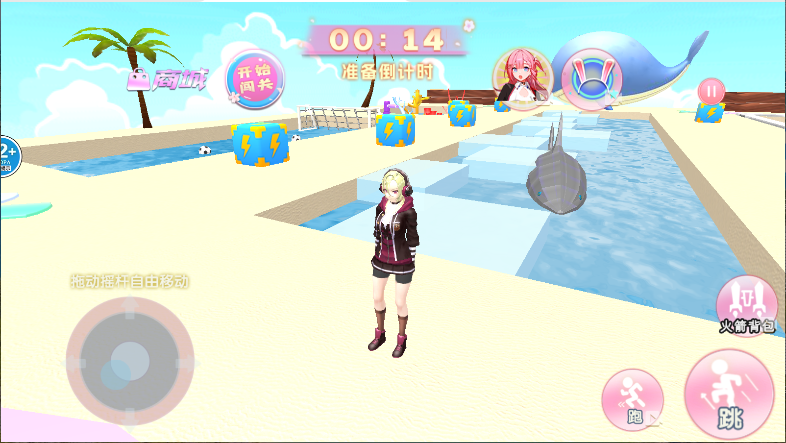Start the challenge with 开始闯关
The height and width of the screenshot is (443, 786).
[255, 77]
